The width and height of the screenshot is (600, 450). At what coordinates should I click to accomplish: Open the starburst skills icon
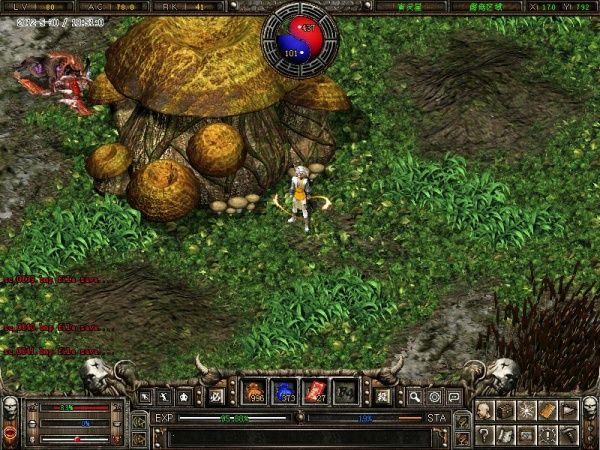526,411
